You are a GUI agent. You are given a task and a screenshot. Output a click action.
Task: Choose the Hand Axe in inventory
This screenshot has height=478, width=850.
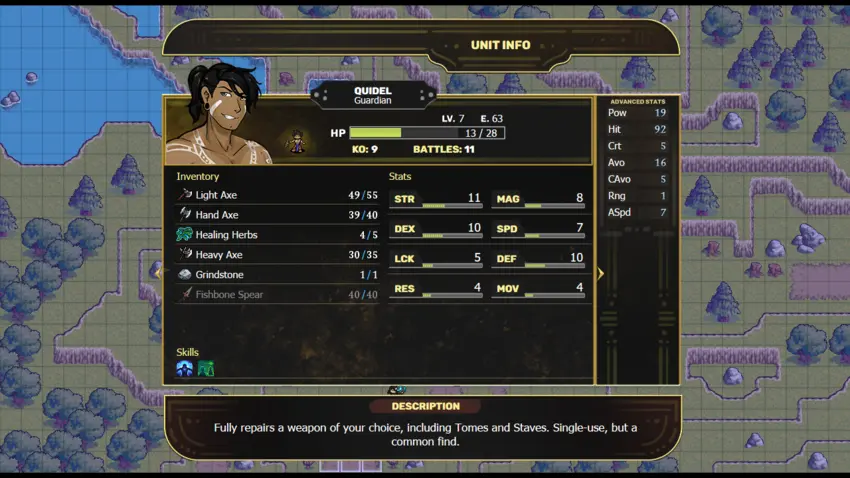(x=277, y=215)
